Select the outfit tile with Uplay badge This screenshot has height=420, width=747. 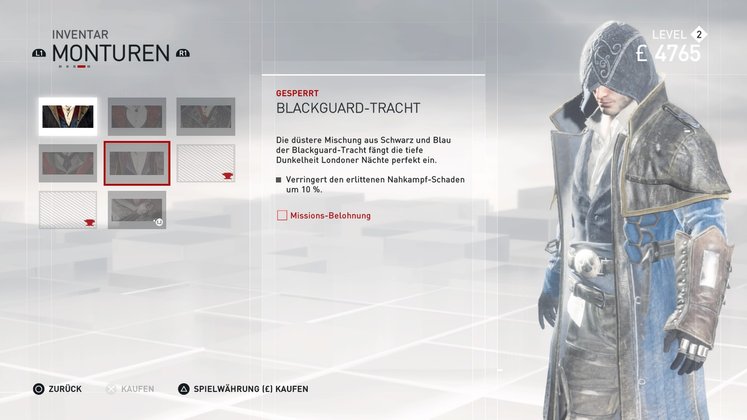(x=137, y=209)
